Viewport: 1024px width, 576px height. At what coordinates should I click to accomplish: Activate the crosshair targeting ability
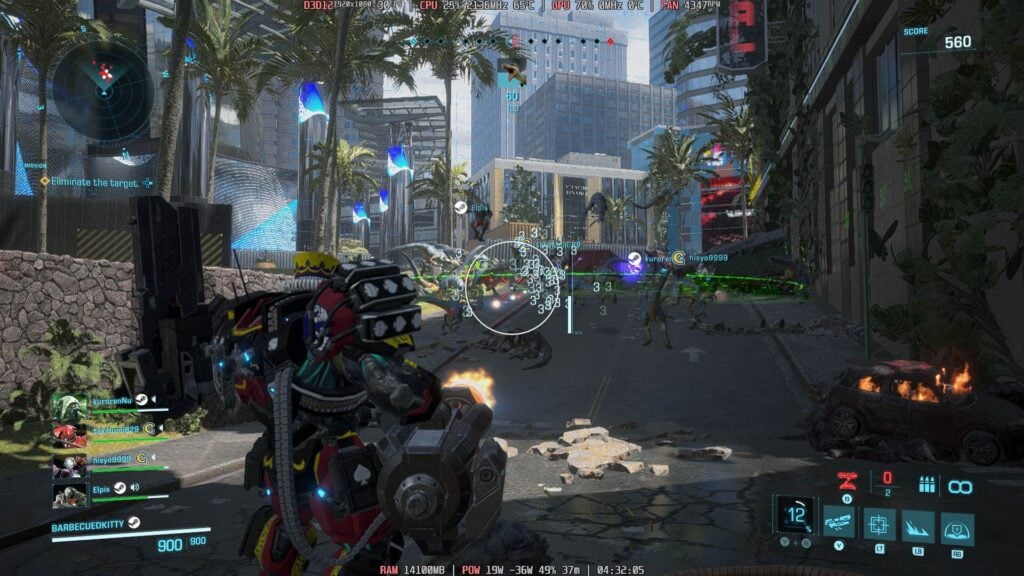(x=879, y=523)
